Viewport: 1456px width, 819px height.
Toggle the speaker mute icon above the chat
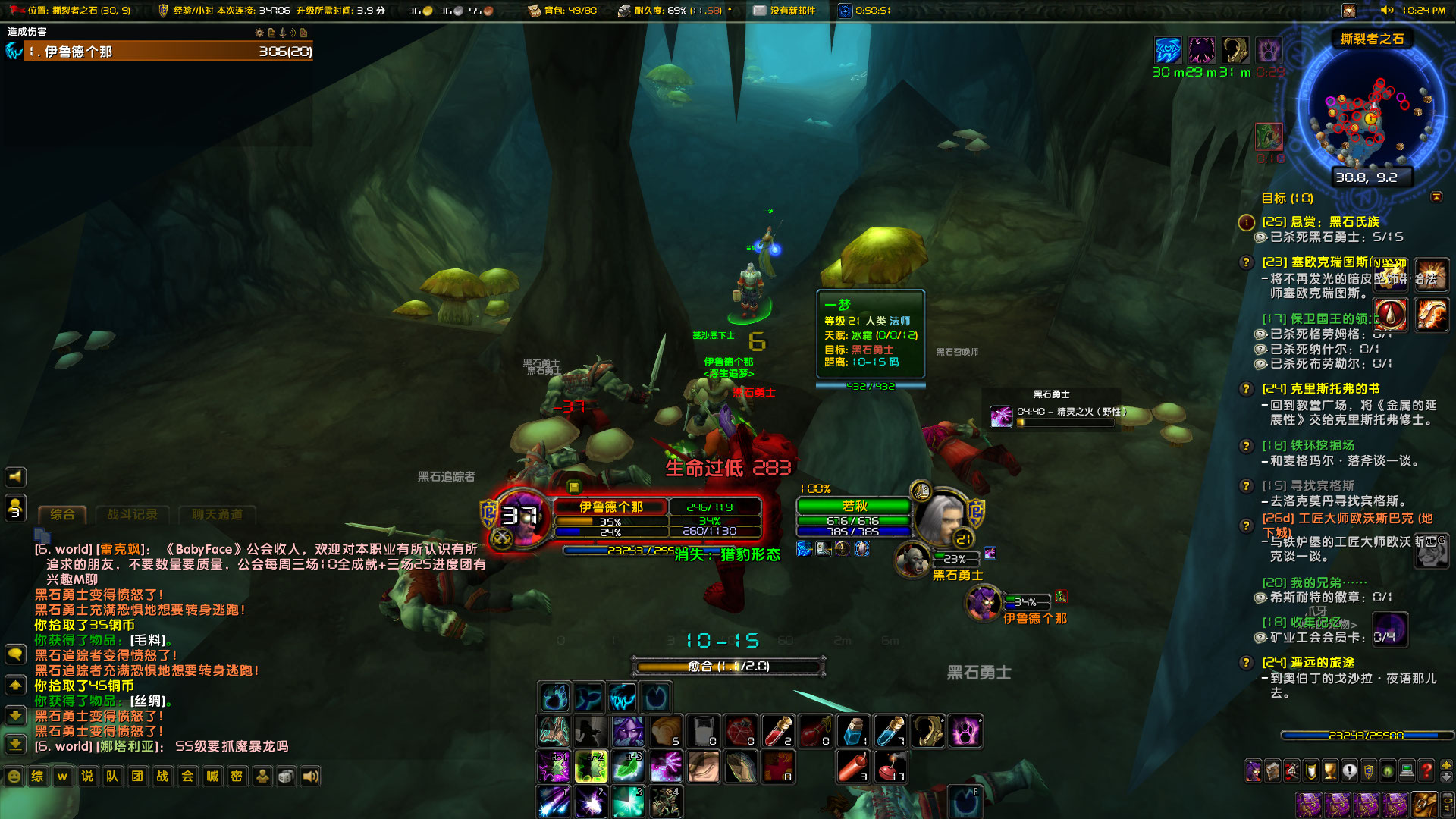pyautogui.click(x=15, y=476)
